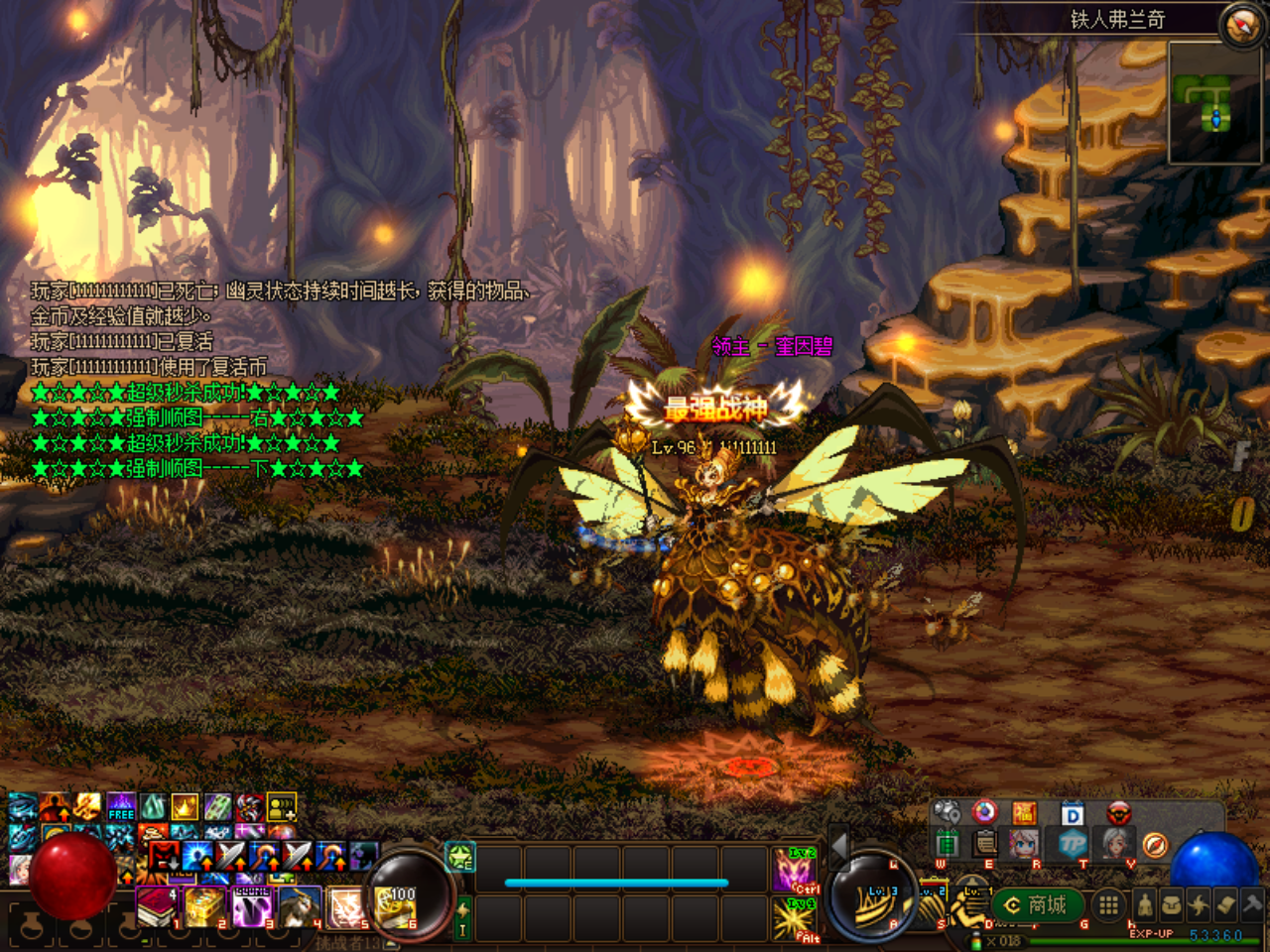The width and height of the screenshot is (1270, 952).
Task: Open the grid menu button
Action: [x=1108, y=904]
